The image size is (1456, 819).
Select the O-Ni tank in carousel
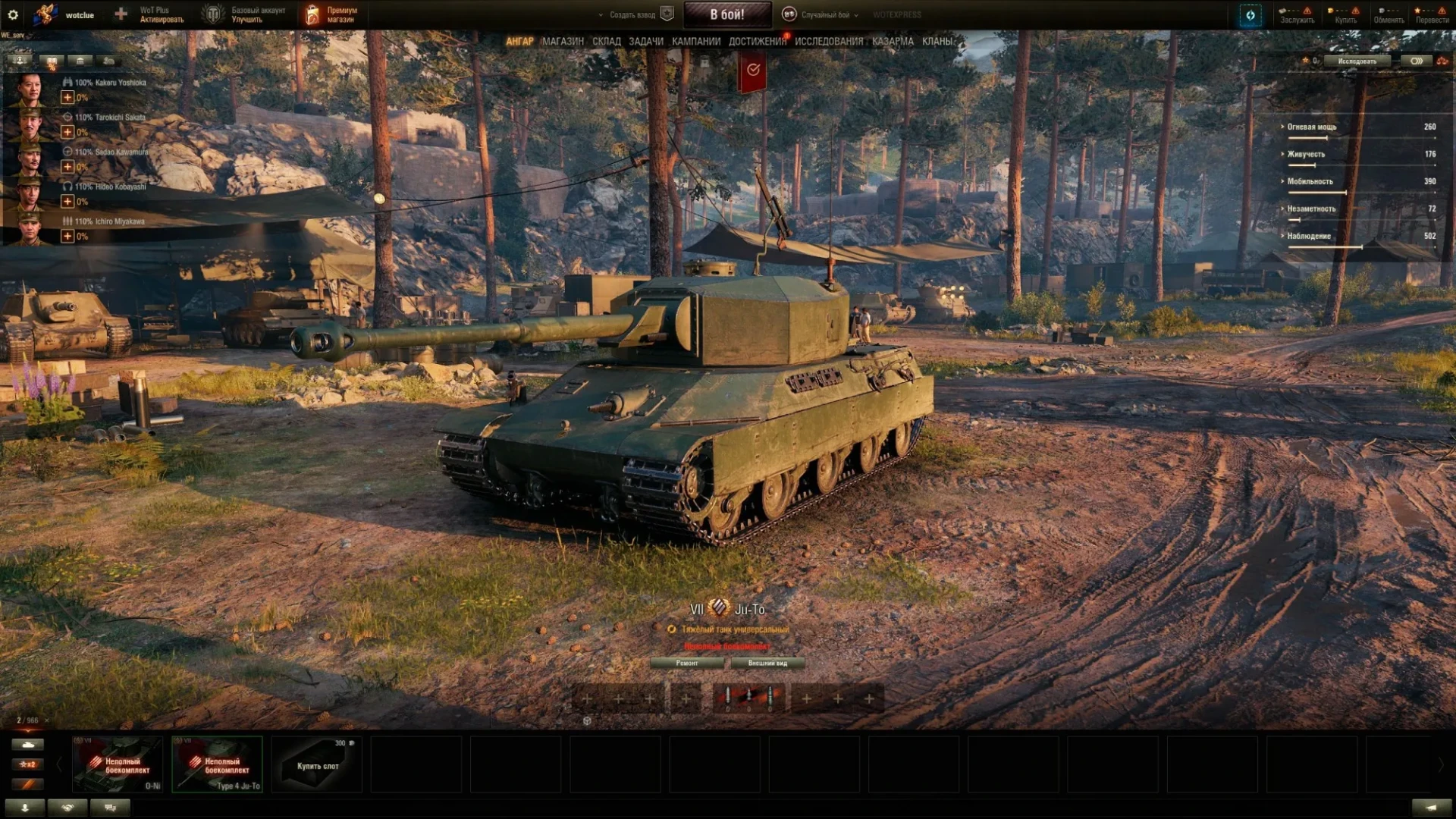[x=118, y=764]
